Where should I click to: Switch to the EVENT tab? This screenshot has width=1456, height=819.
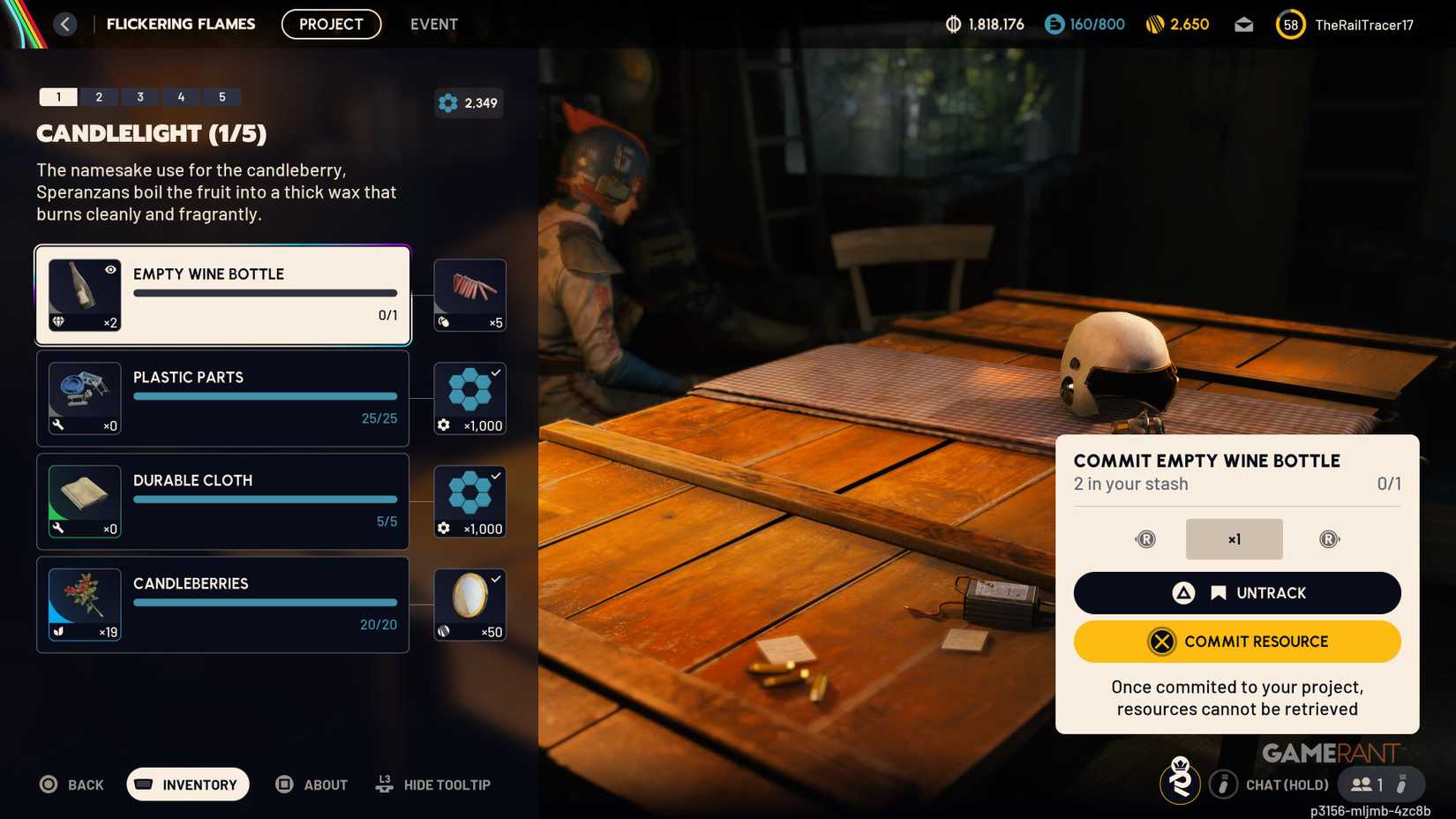(433, 24)
